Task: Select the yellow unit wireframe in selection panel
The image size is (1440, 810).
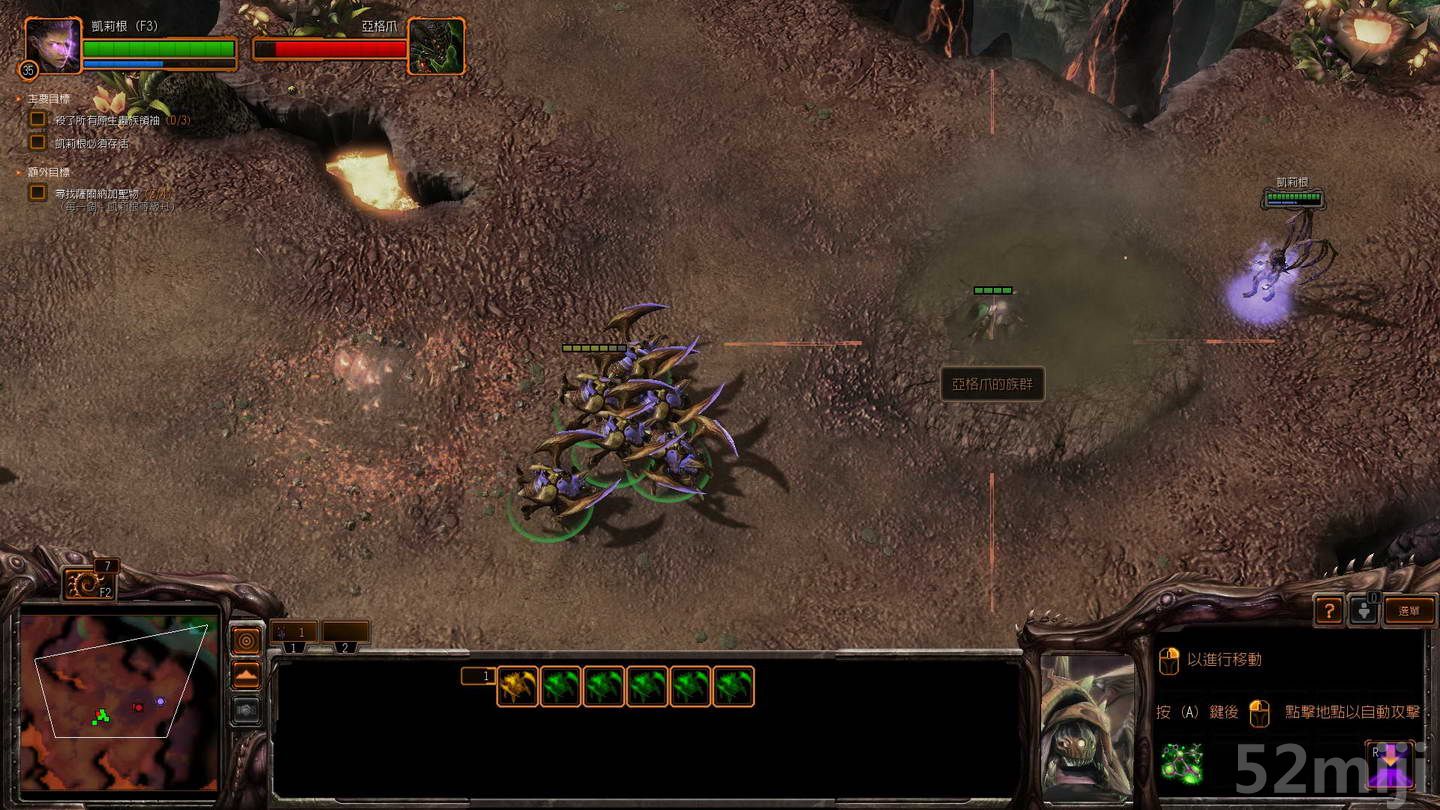Action: [518, 685]
